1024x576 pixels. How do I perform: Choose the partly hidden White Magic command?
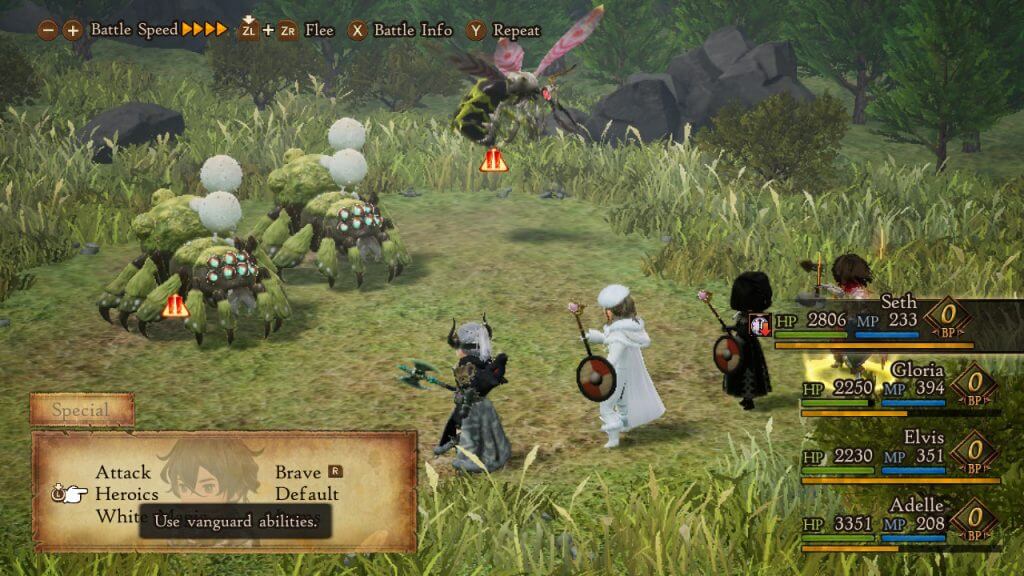point(117,516)
